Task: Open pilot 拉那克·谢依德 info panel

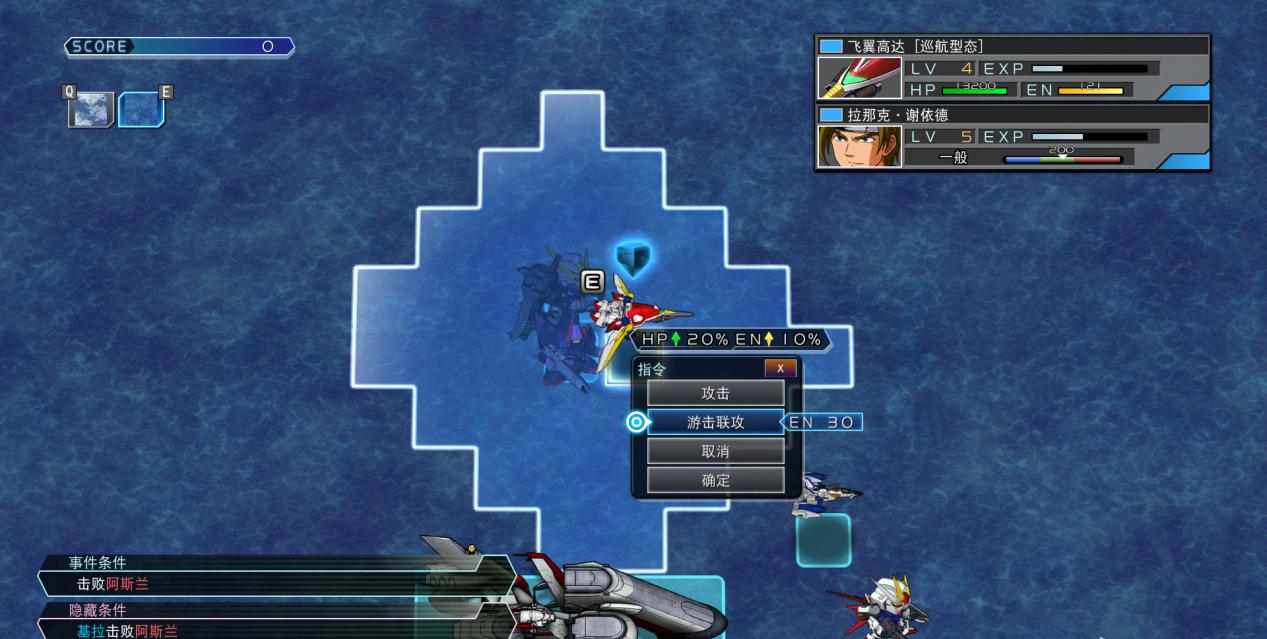Action: click(1012, 137)
